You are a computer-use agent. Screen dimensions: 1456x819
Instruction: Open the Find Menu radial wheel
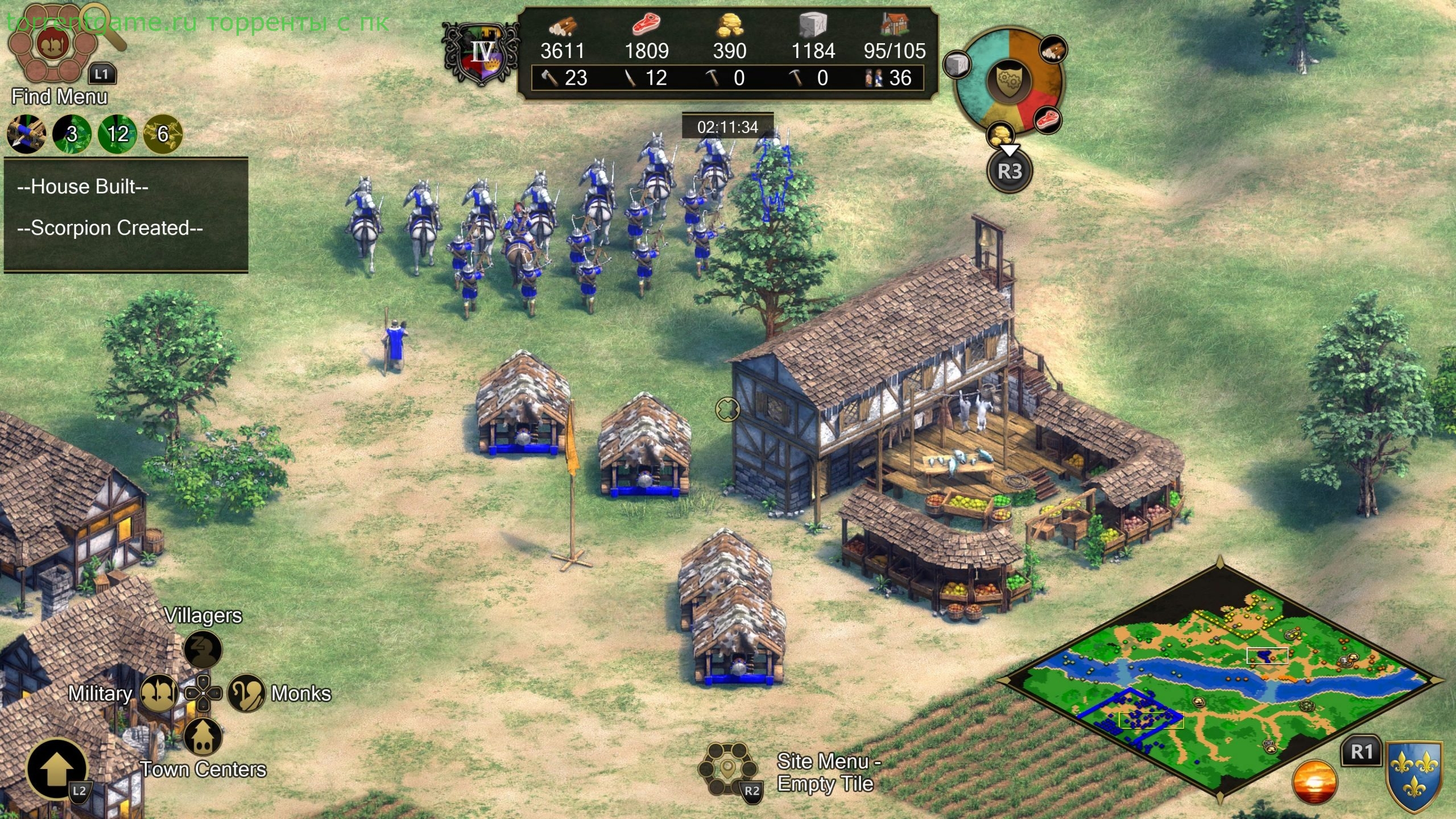click(54, 43)
